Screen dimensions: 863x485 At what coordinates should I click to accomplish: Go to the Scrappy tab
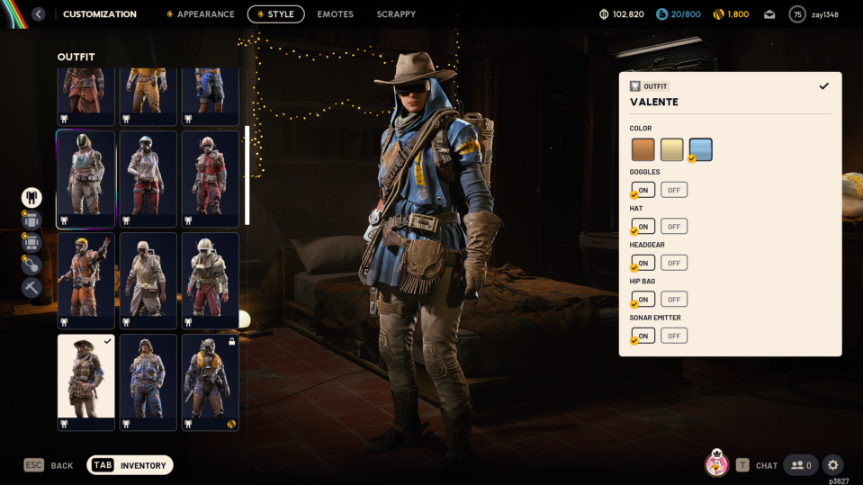(396, 14)
